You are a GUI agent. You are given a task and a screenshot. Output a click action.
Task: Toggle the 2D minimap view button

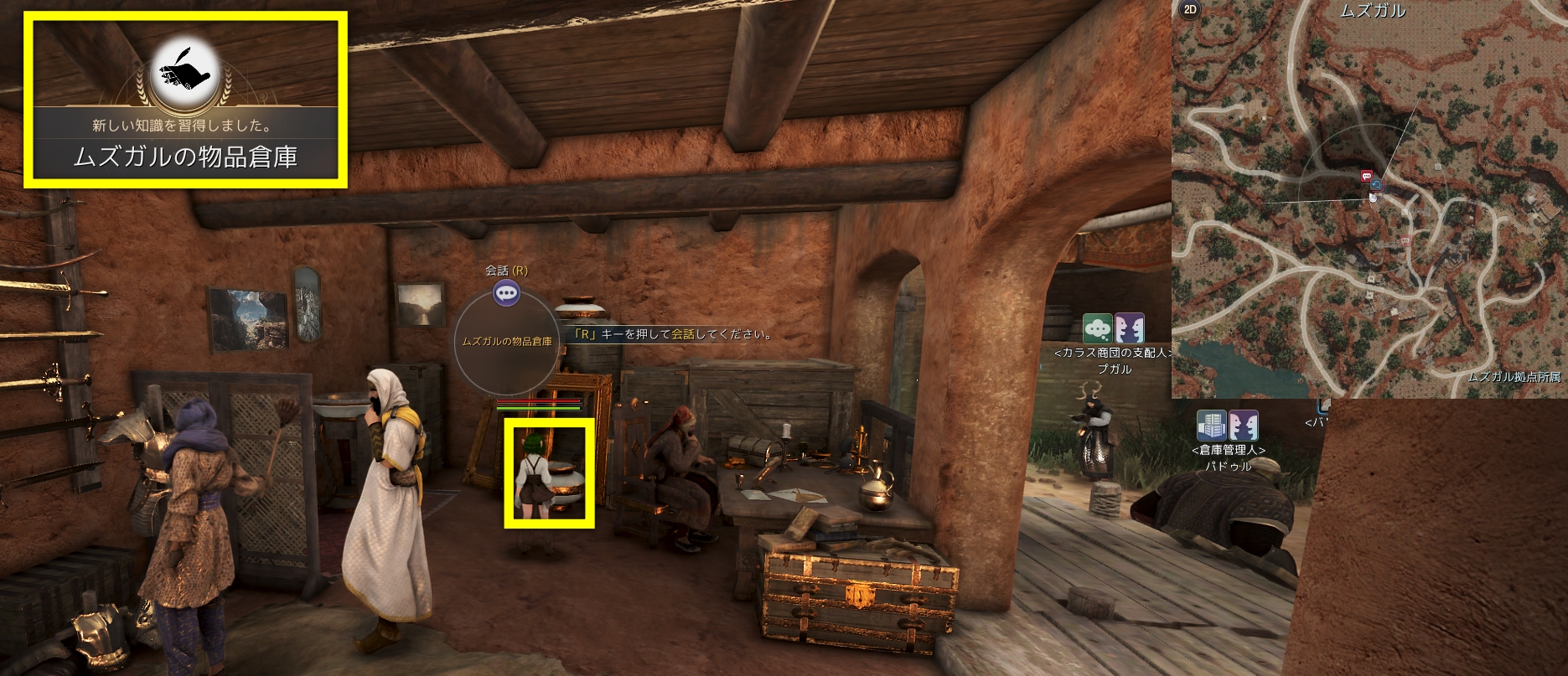1188,10
